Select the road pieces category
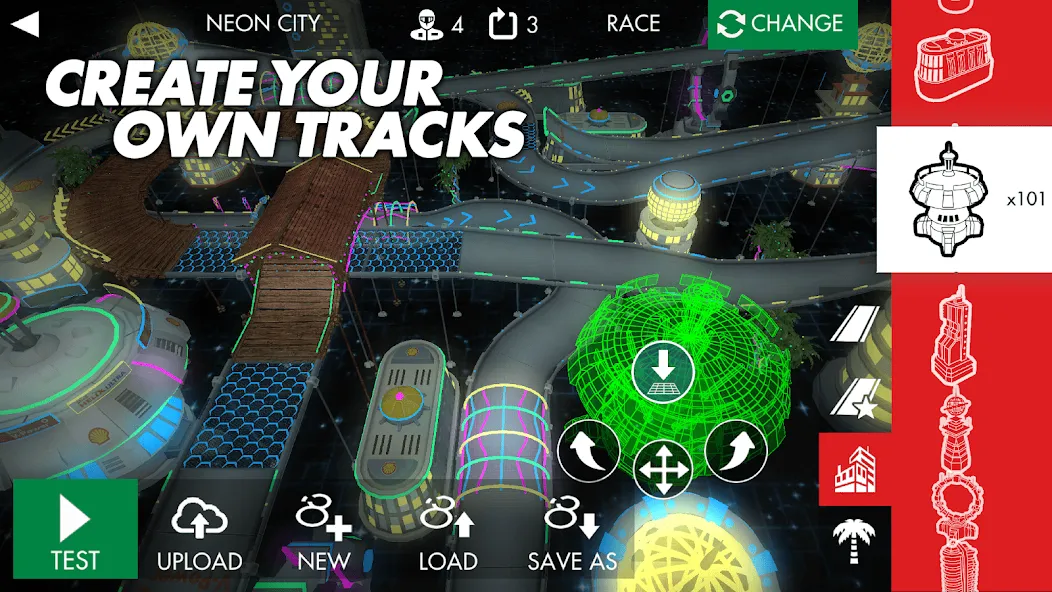 point(855,323)
